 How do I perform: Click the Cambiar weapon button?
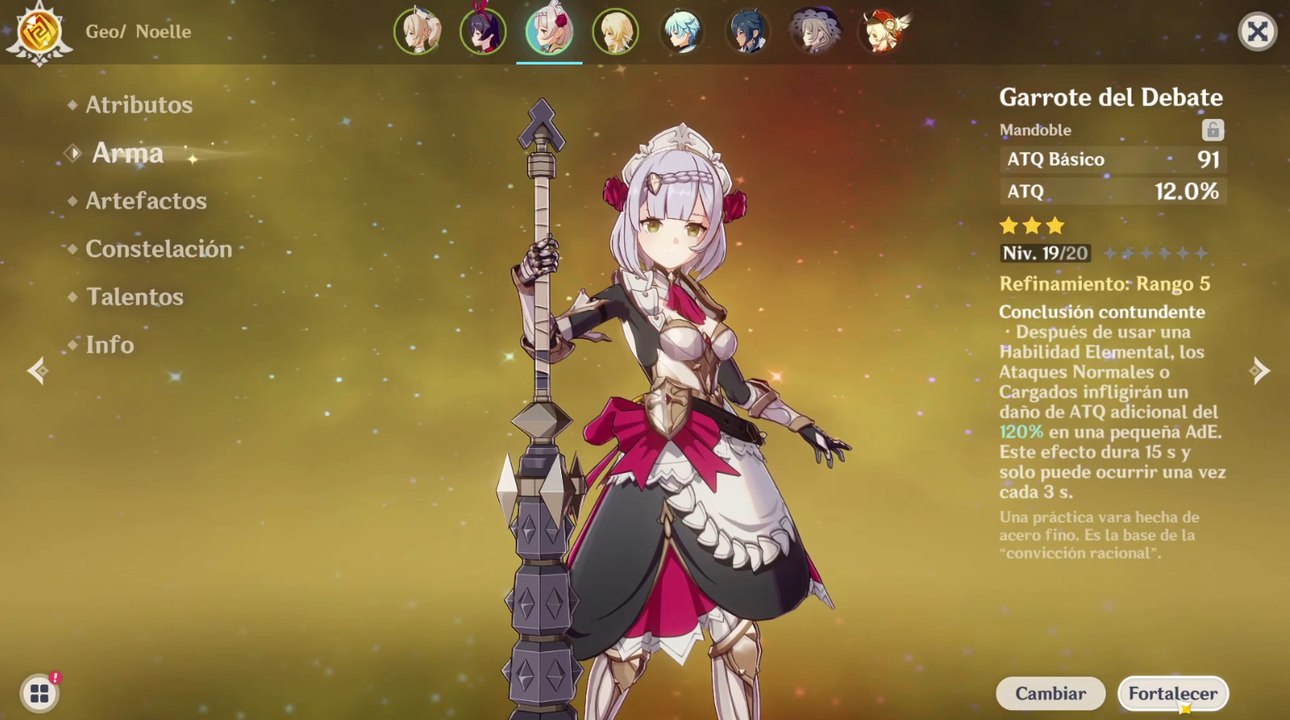pyautogui.click(x=1050, y=693)
